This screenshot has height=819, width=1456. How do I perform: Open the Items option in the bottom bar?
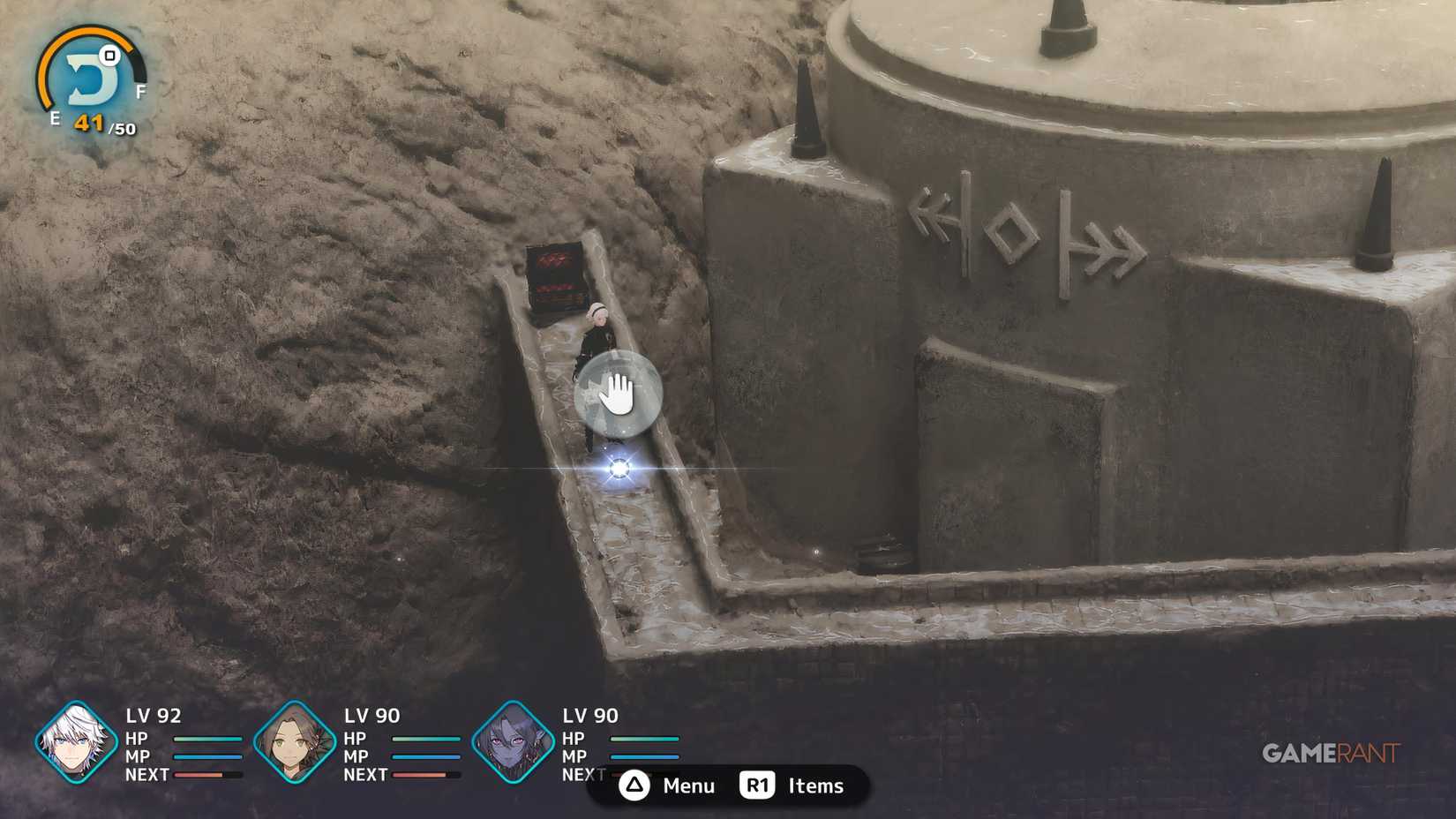814,785
